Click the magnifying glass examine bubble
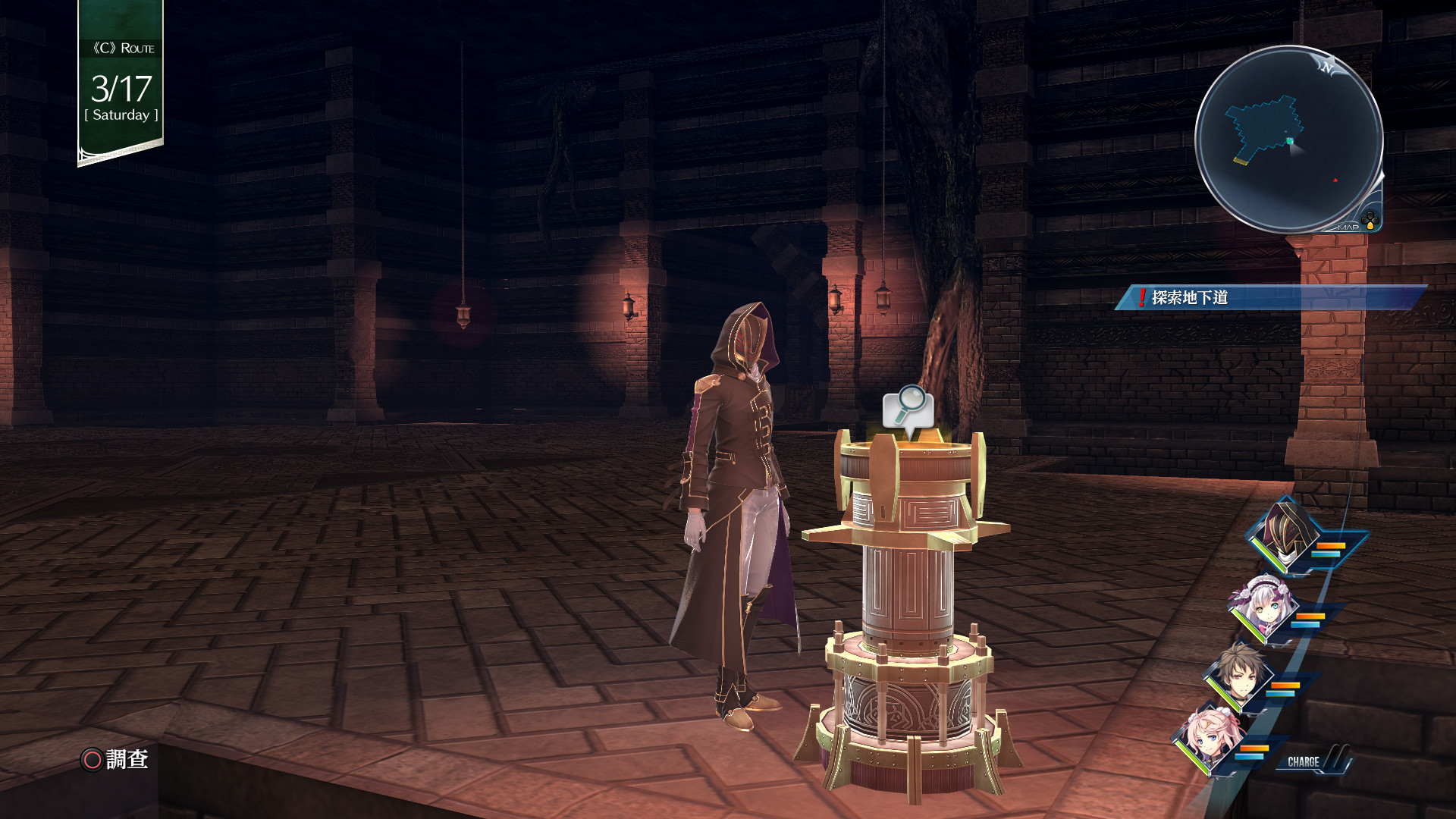 pos(908,408)
